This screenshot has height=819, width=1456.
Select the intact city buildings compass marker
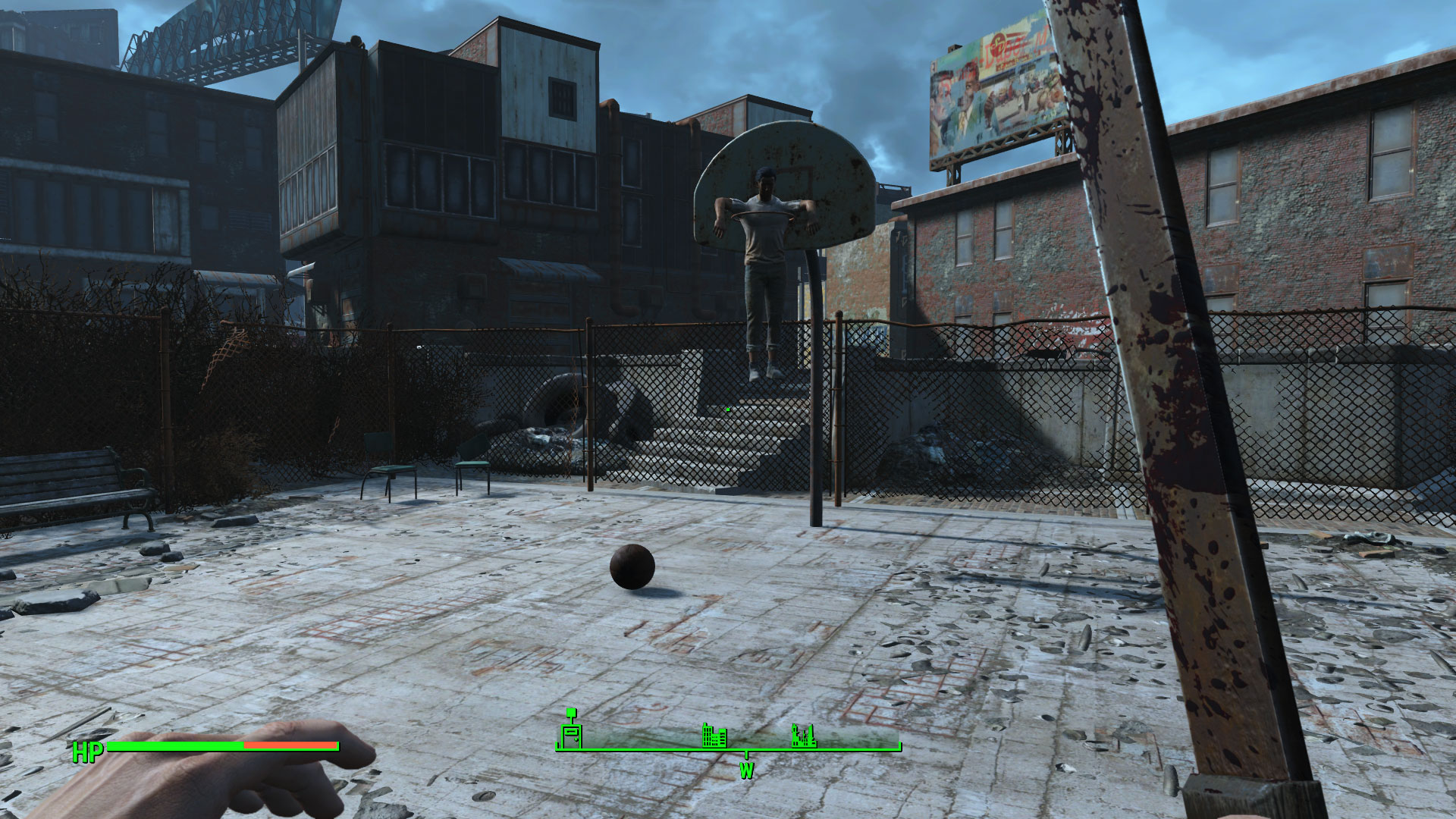[x=714, y=735]
